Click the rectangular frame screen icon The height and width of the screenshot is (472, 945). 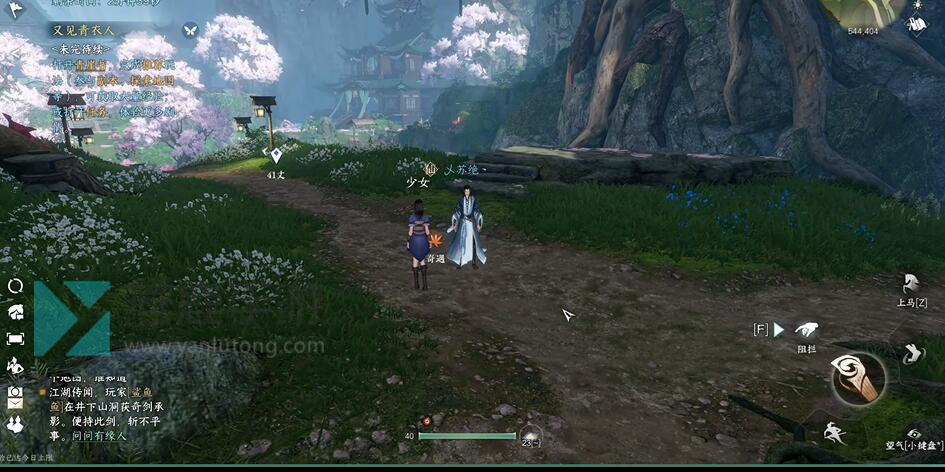[x=15, y=339]
